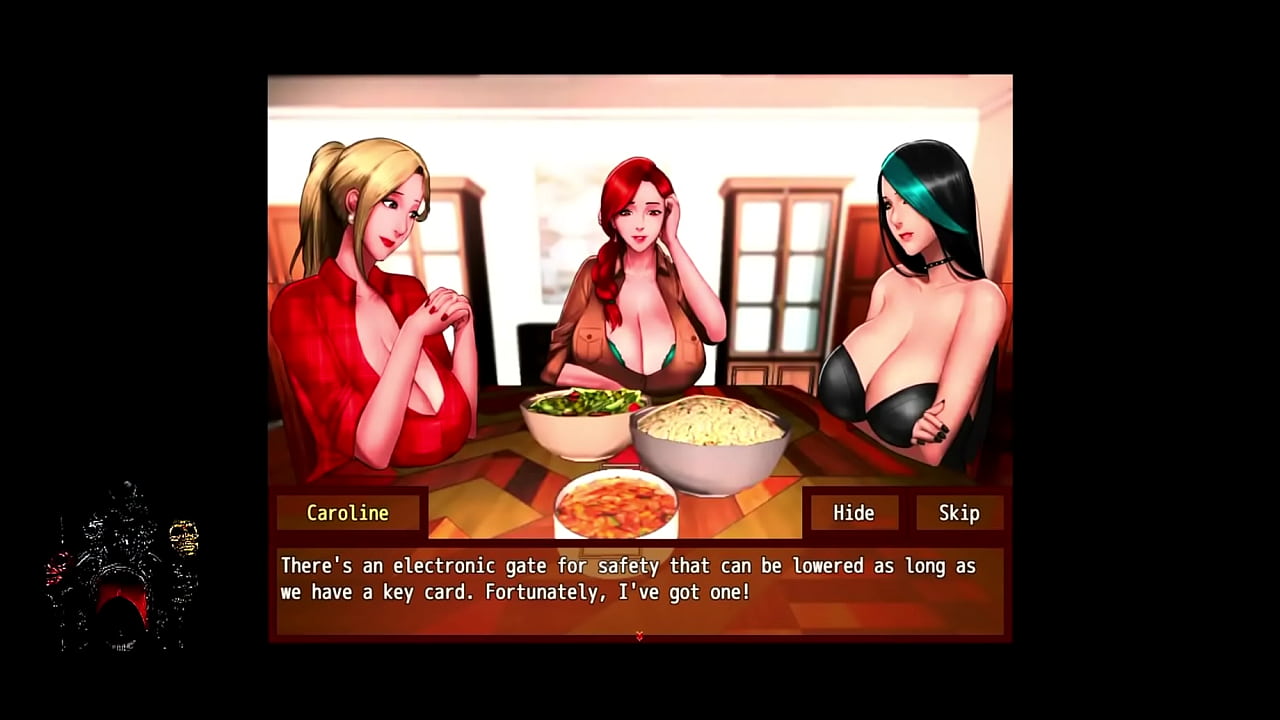
Task: Advance dialogue with the red arrow indicator
Action: 639,635
